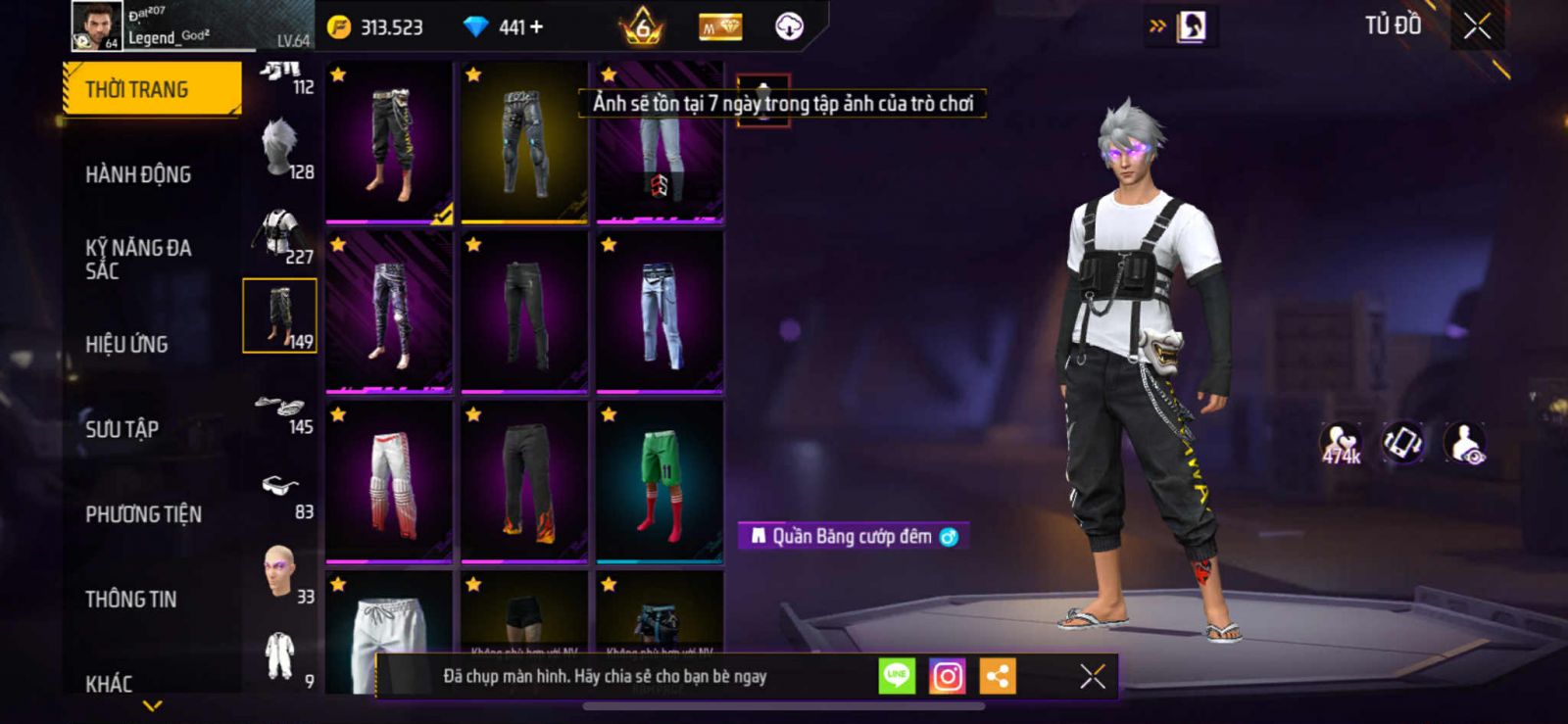Open the Phương Tiện vehicles tab
This screenshot has width=1568, height=724.
point(143,514)
